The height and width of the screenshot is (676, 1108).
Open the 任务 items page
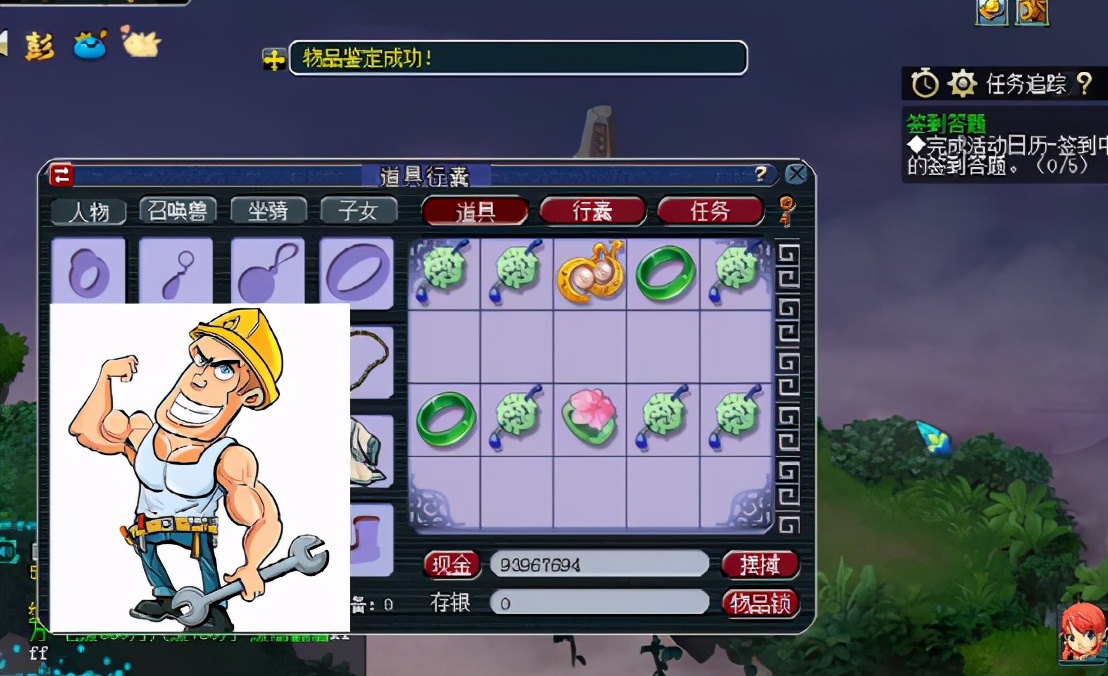coord(710,211)
